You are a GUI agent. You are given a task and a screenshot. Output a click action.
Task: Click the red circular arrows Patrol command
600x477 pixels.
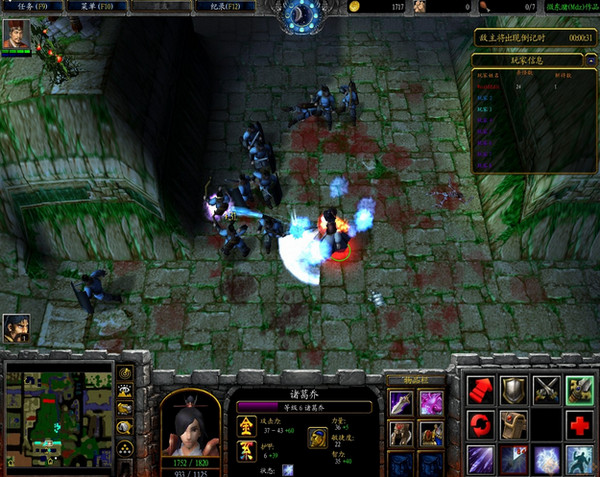tap(481, 424)
